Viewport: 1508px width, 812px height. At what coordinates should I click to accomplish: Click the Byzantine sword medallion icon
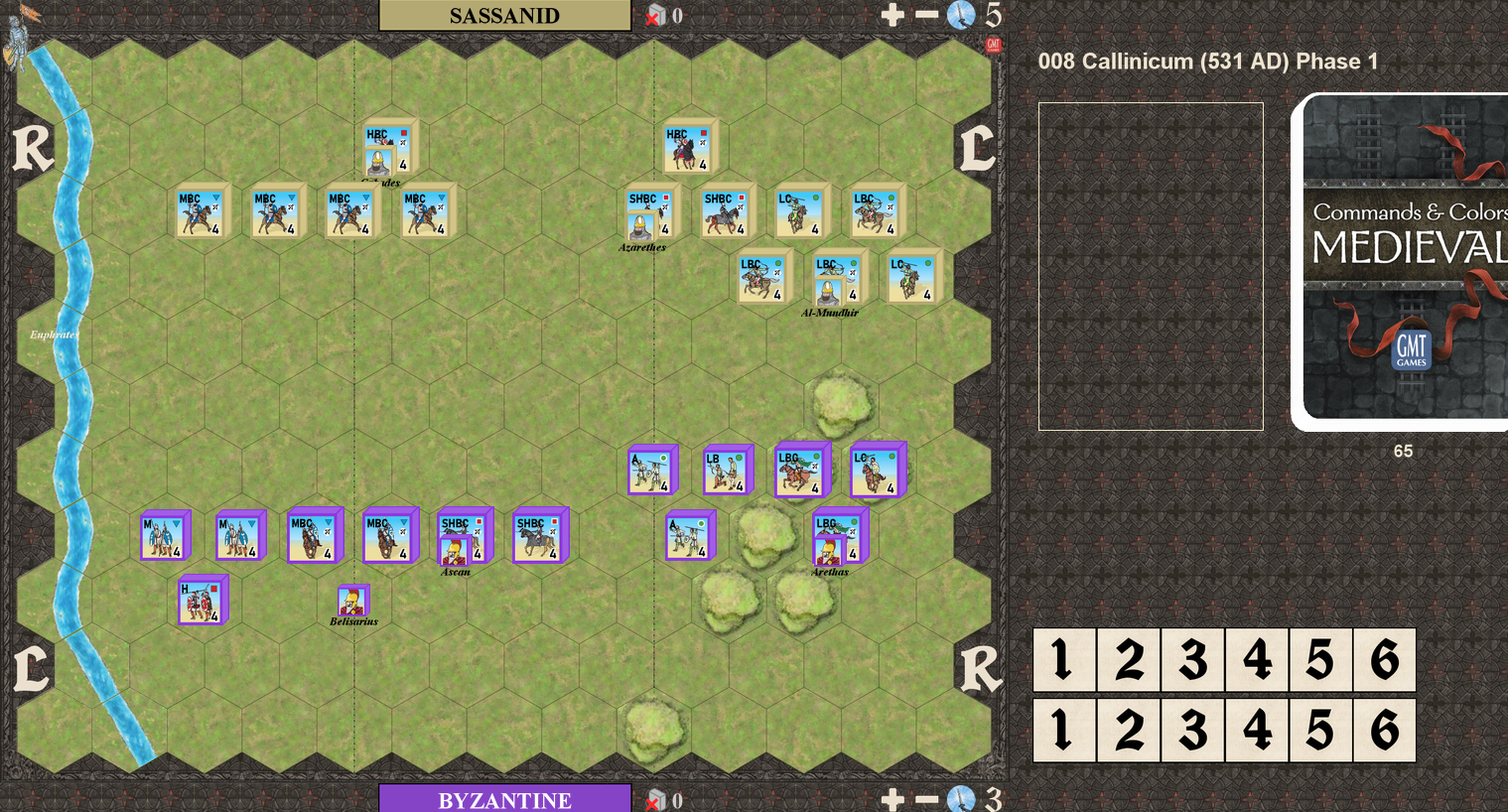(x=961, y=799)
